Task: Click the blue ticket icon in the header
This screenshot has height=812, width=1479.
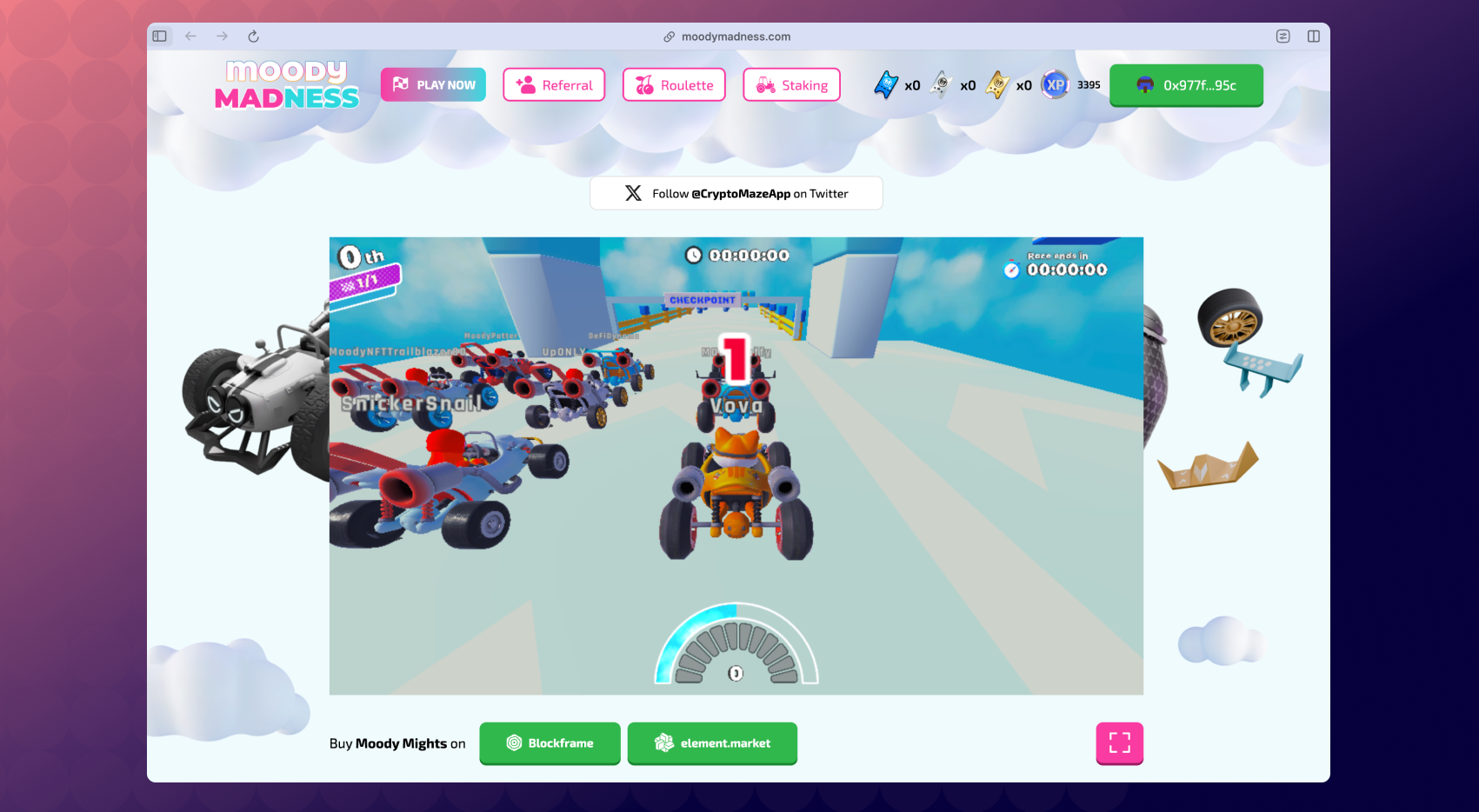Action: pos(885,85)
